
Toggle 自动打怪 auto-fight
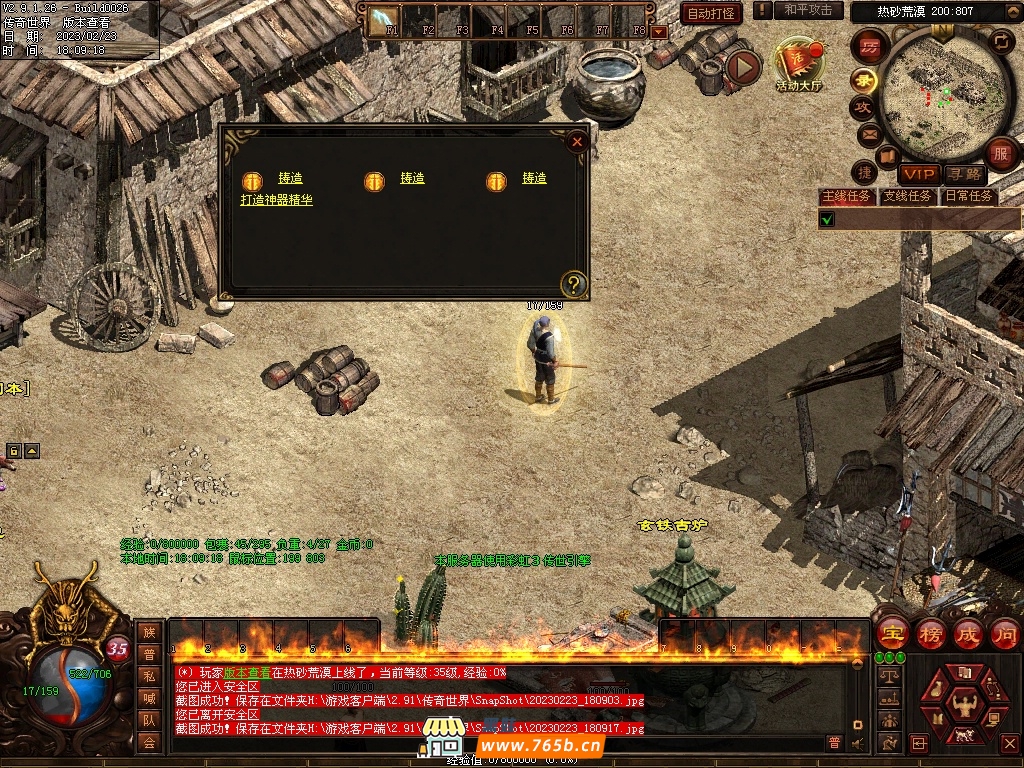(711, 13)
